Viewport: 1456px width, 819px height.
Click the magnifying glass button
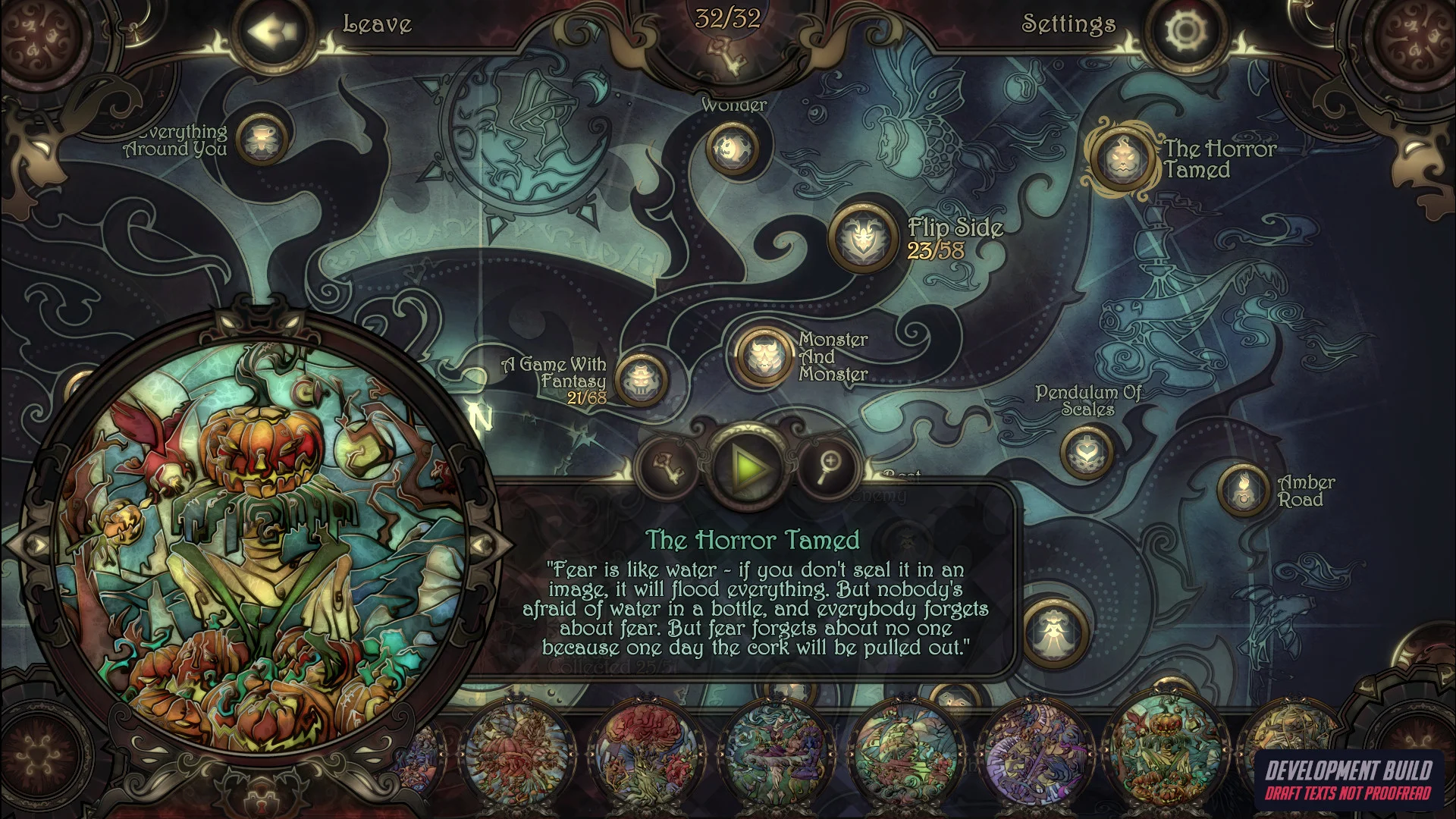click(x=829, y=466)
